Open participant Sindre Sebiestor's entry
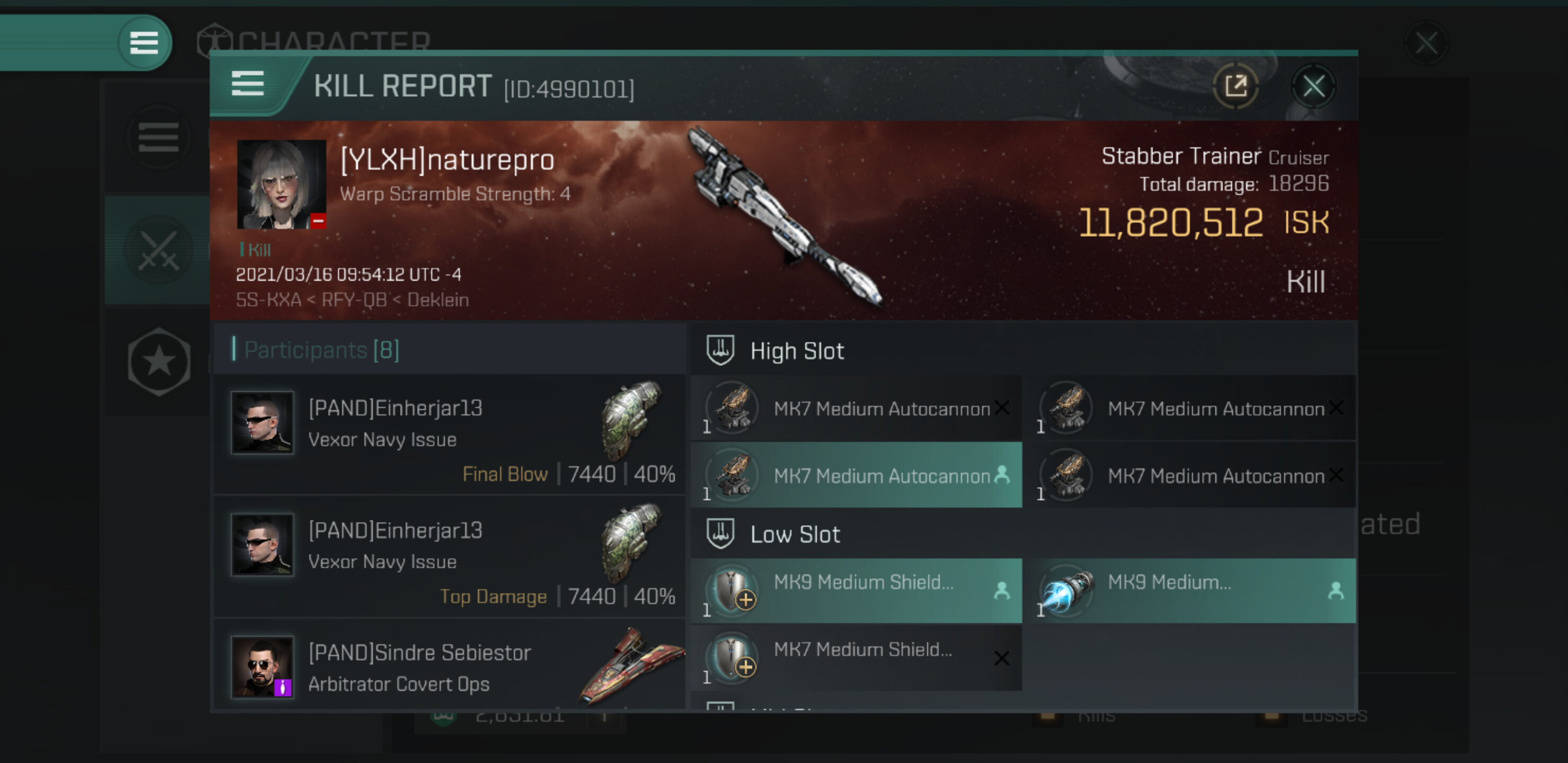The image size is (1568, 763). pyautogui.click(x=449, y=667)
